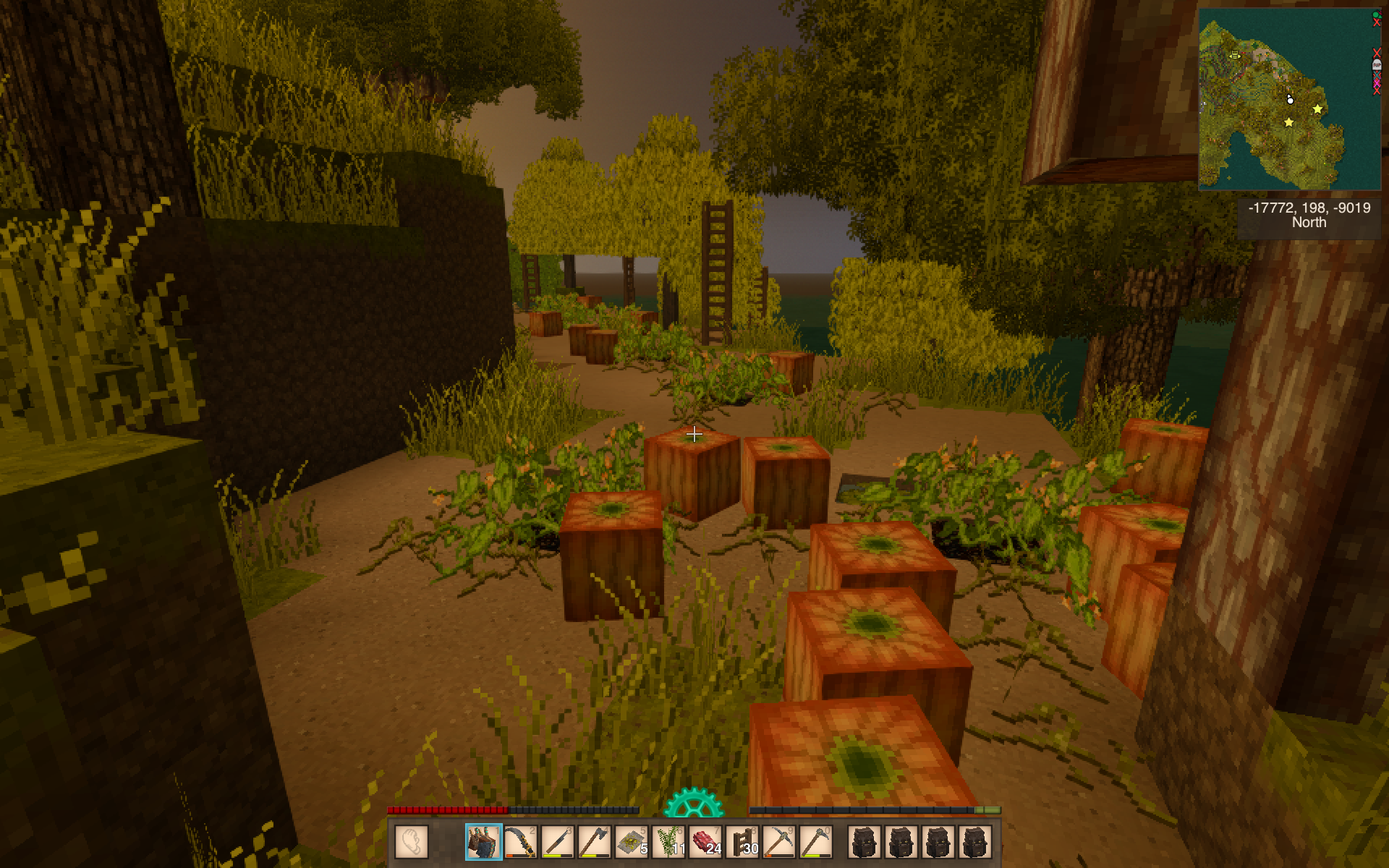
Task: Select the stack of 5 seeds
Action: pos(632,842)
